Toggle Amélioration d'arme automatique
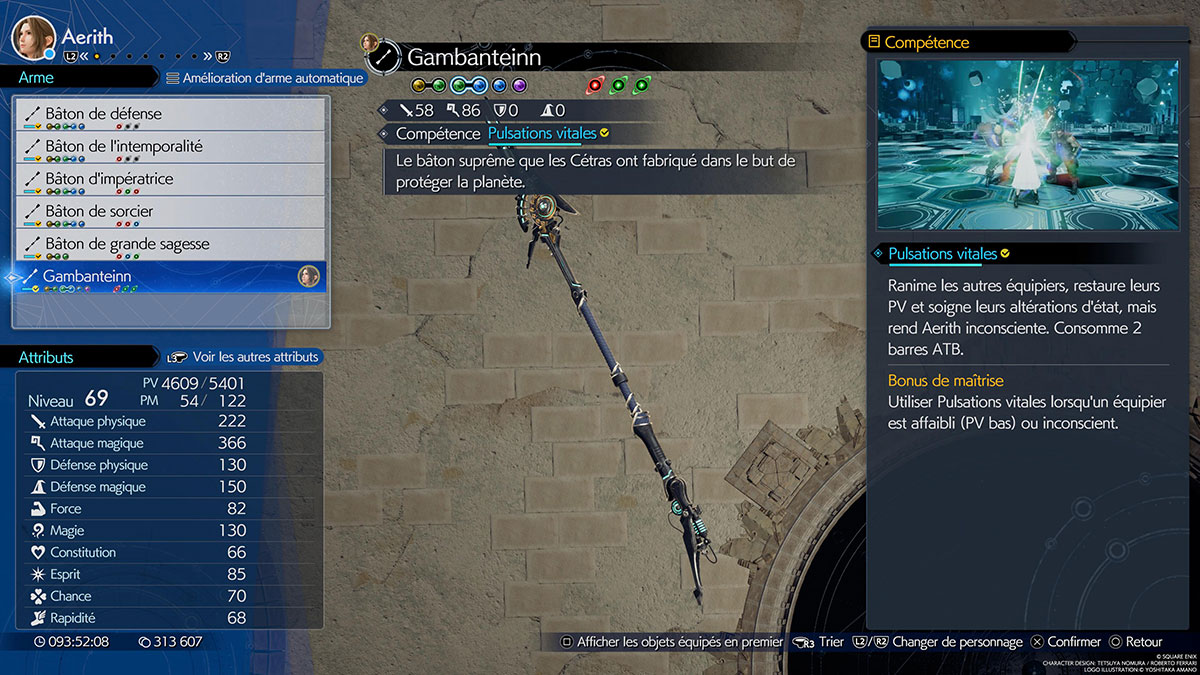Image resolution: width=1200 pixels, height=675 pixels. (x=265, y=78)
